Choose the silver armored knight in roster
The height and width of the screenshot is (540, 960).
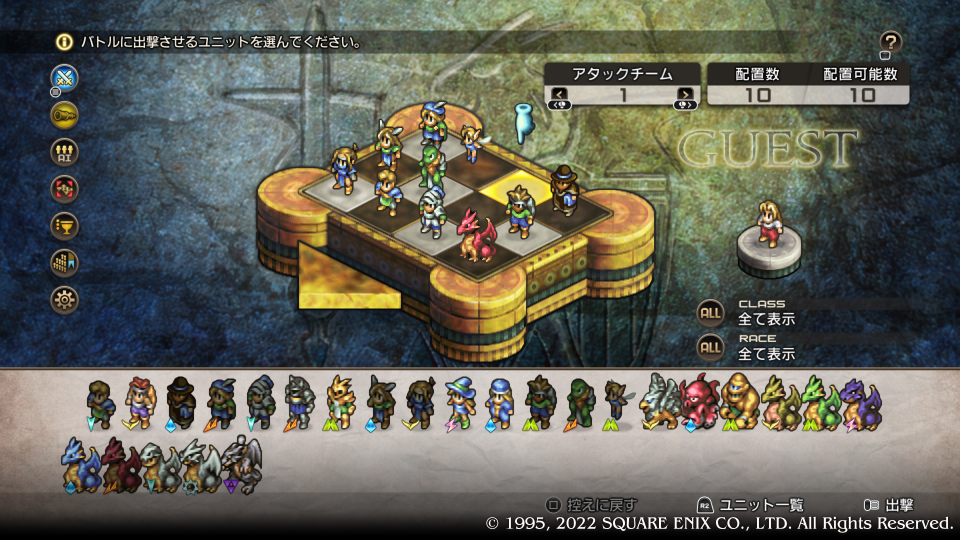click(300, 402)
